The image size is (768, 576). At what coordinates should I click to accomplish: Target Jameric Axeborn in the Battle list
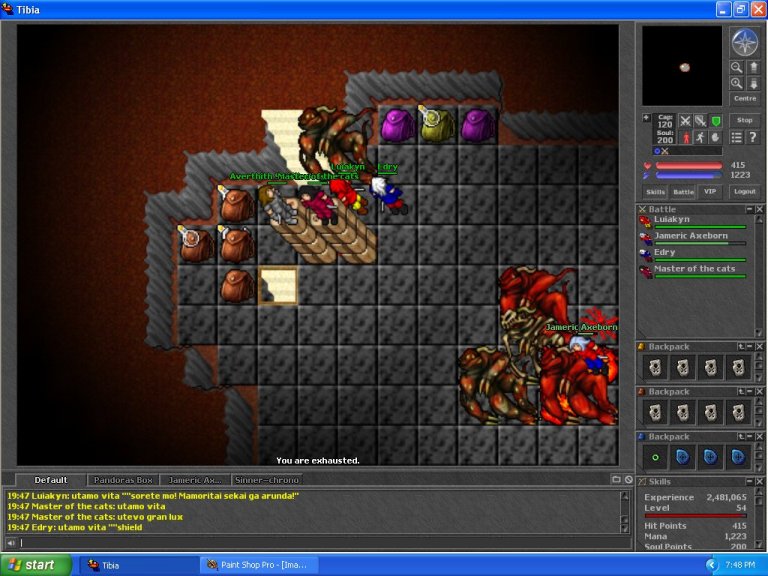[x=692, y=237]
